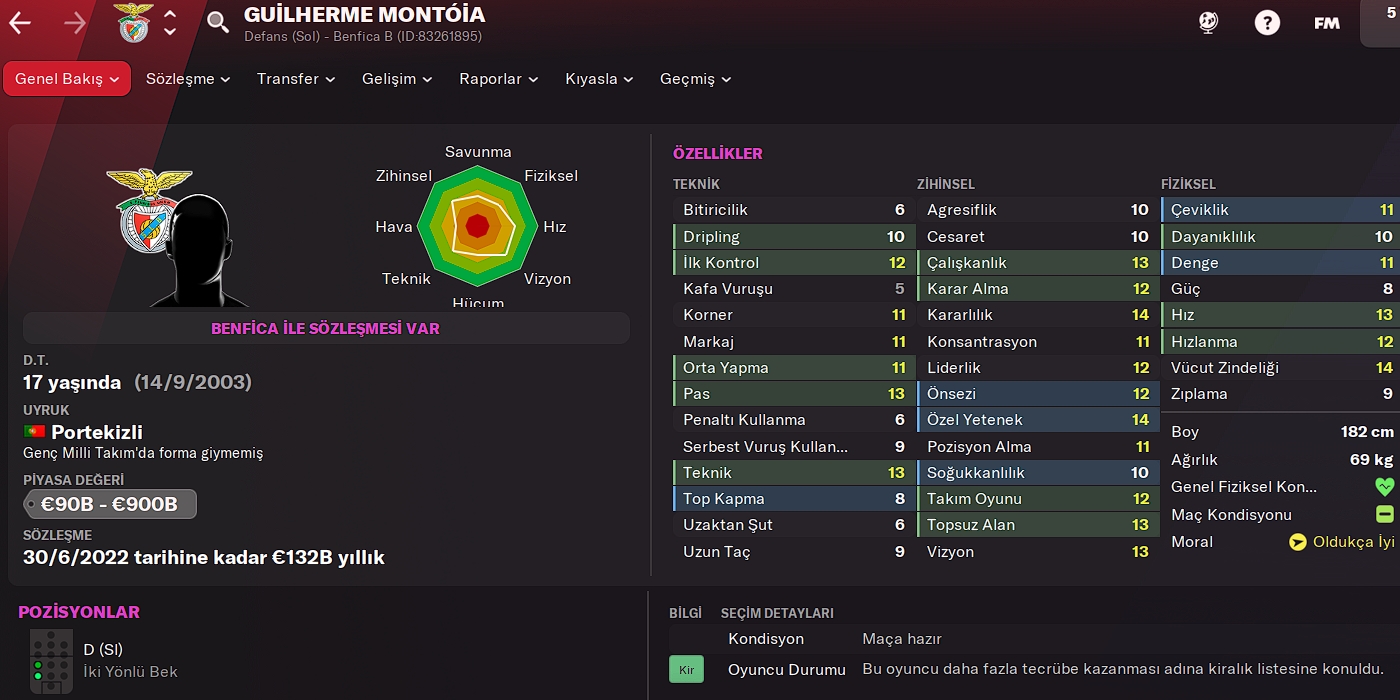Open the globe icon in top bar

[x=1209, y=23]
